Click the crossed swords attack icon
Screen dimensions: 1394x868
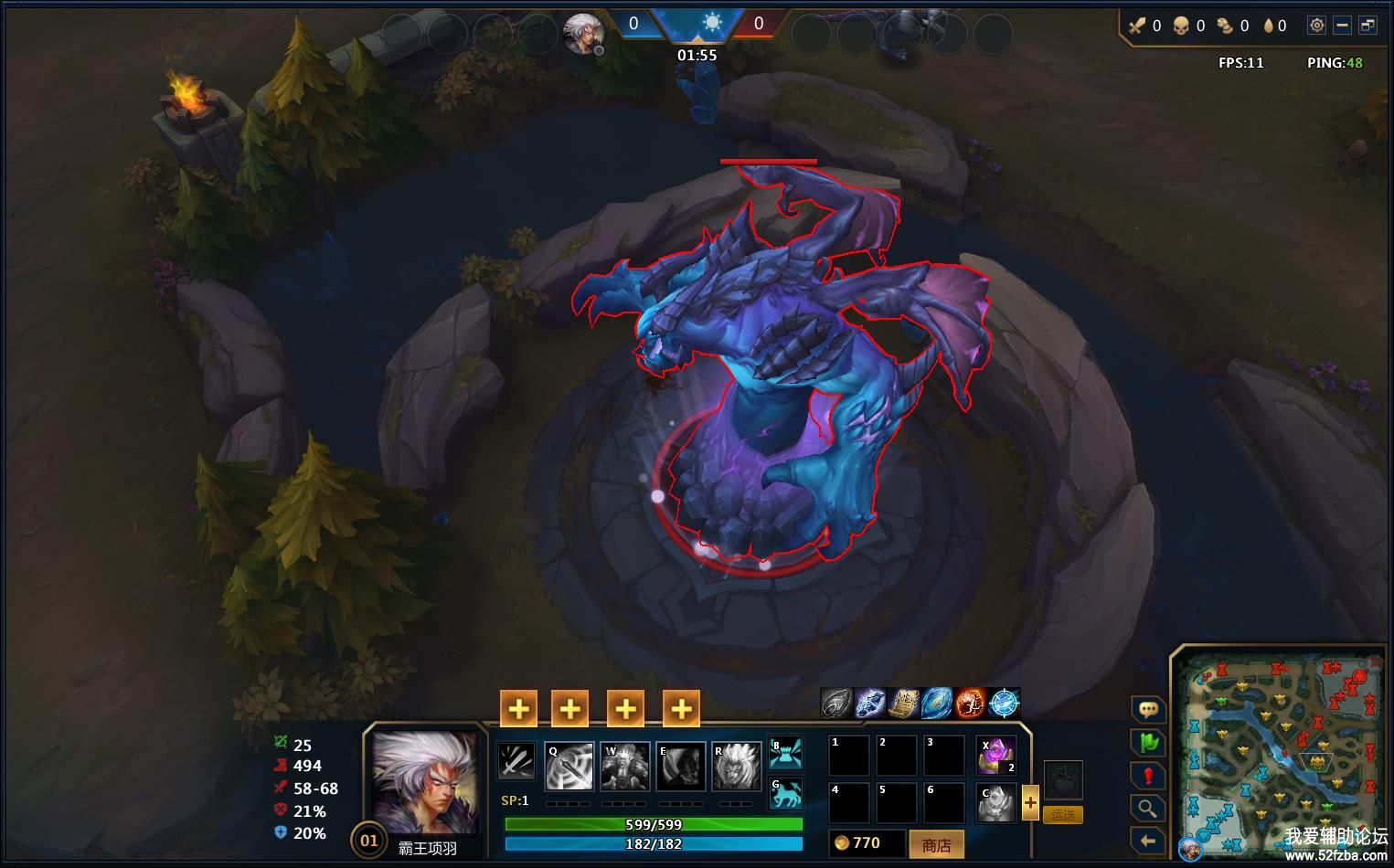(516, 761)
